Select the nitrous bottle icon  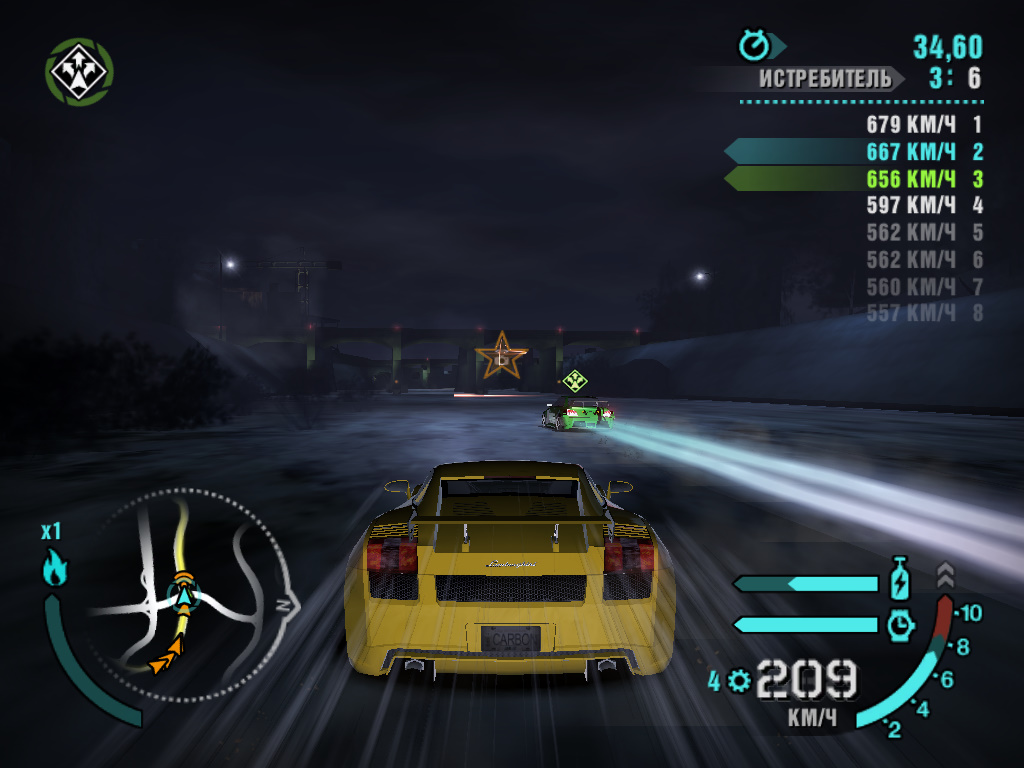pos(900,581)
